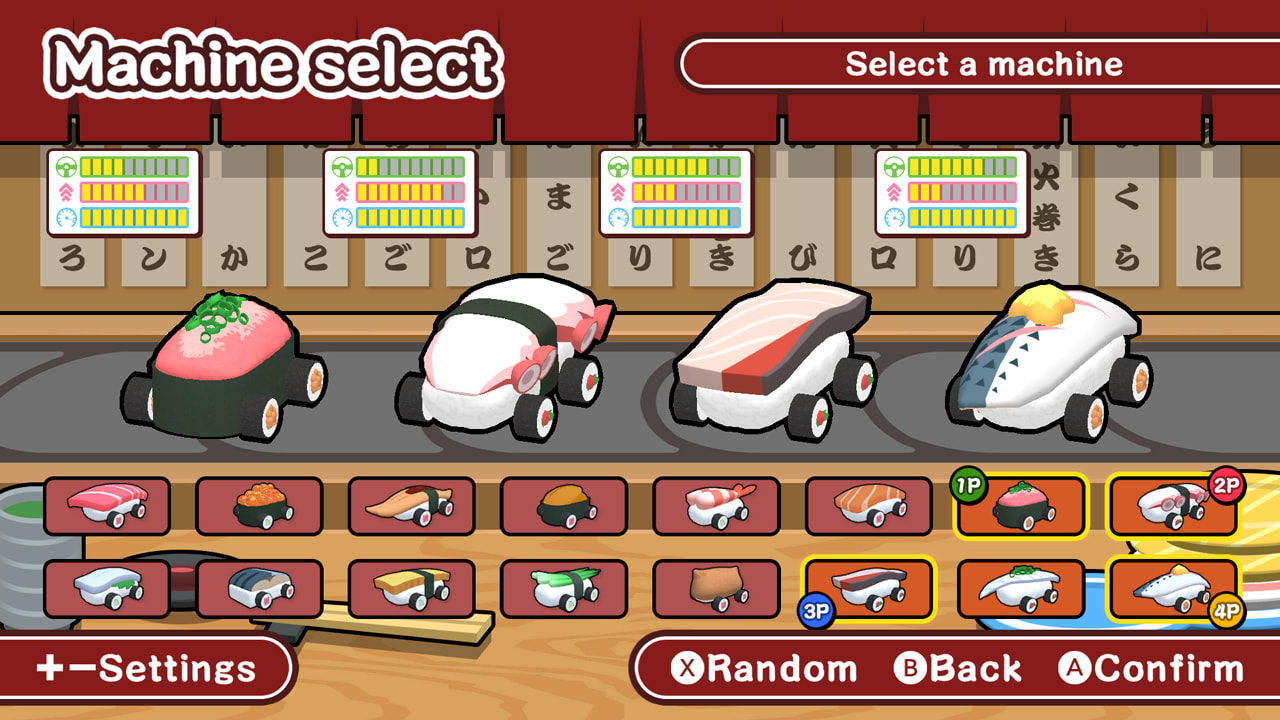Click the steering wheel handling icon on the first stat panel
1280x720 pixels.
(x=66, y=166)
